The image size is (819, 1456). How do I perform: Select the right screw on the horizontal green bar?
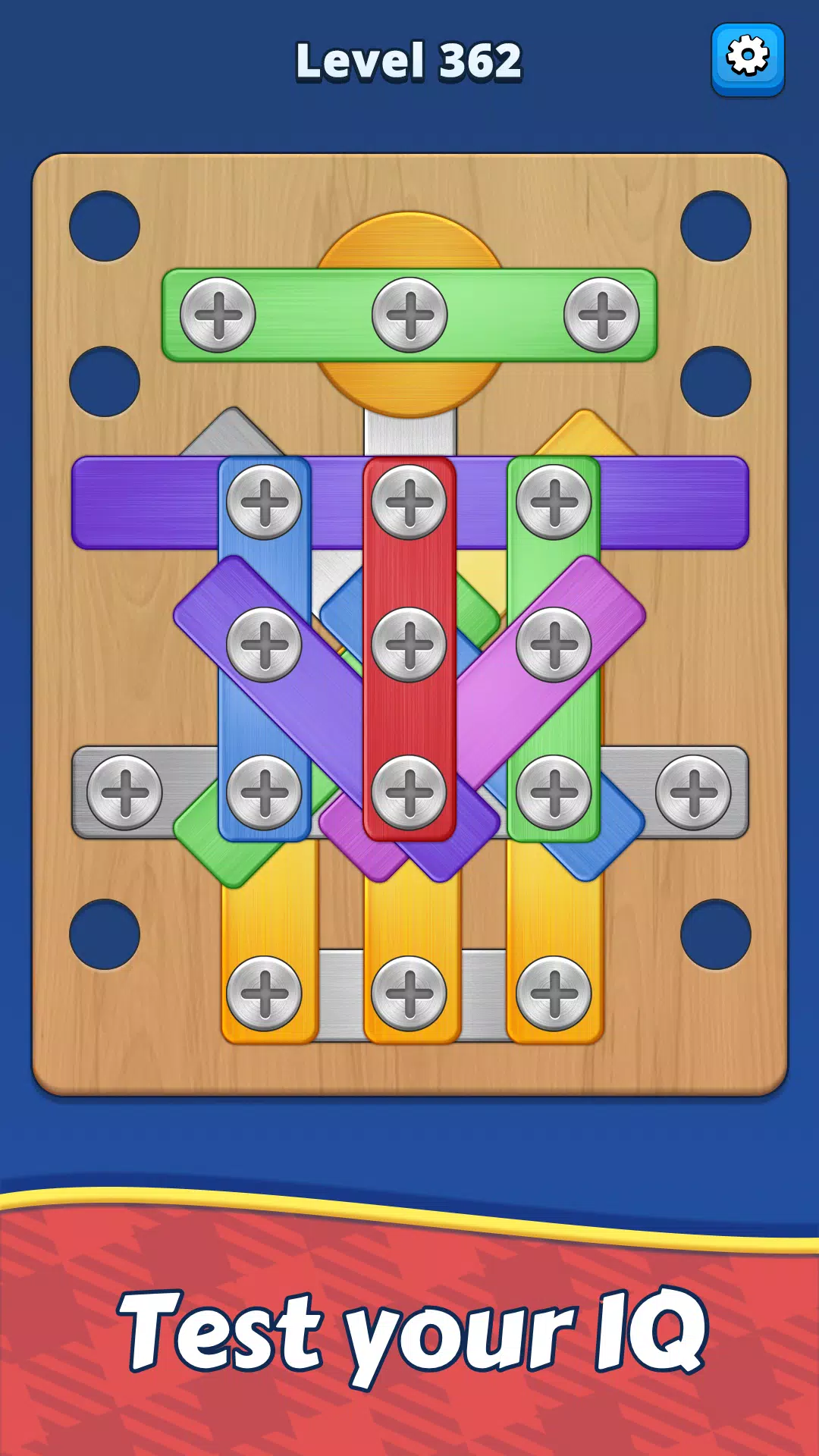pos(601,315)
